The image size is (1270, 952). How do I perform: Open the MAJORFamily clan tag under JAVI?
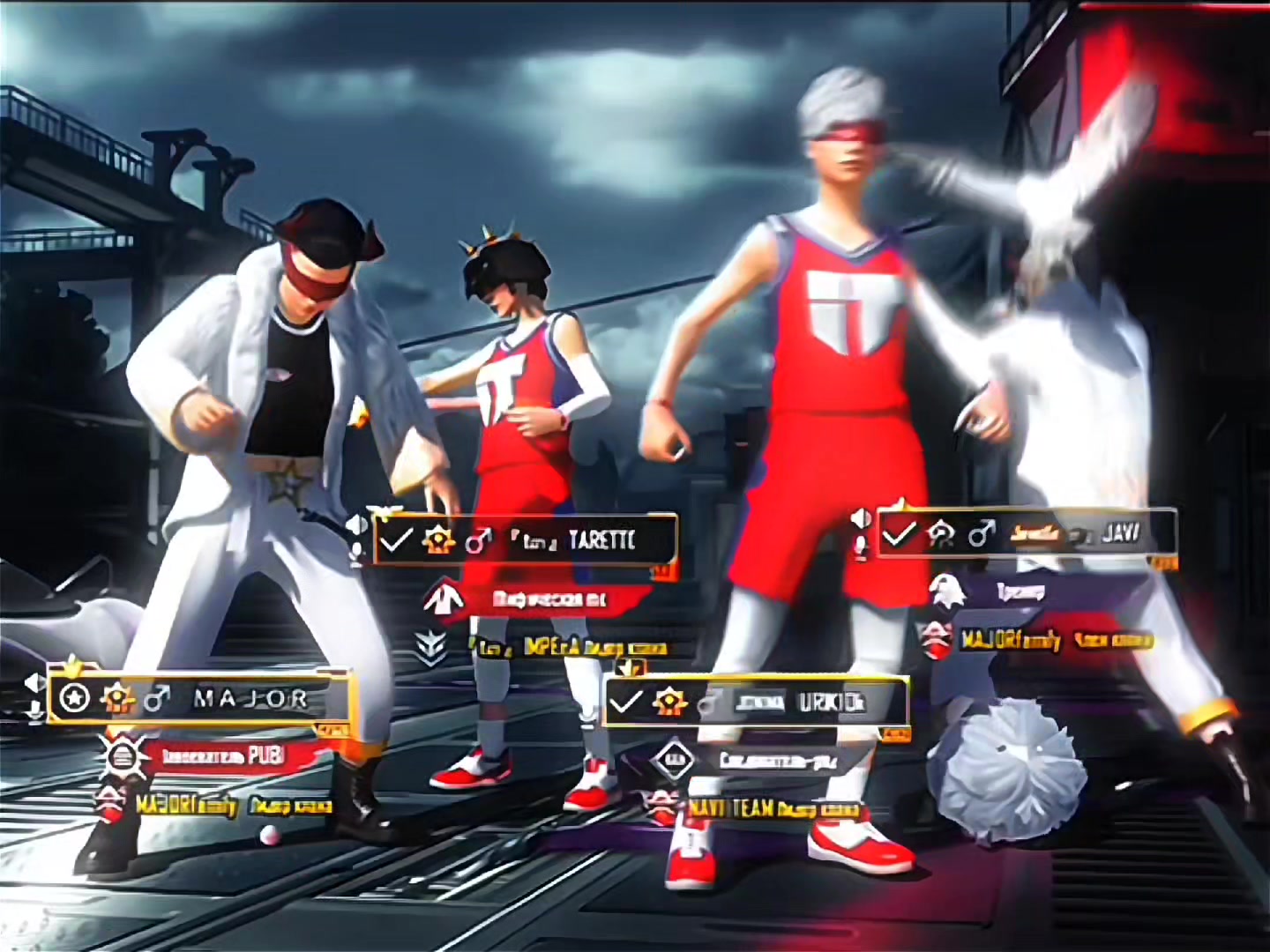[x=1011, y=641]
